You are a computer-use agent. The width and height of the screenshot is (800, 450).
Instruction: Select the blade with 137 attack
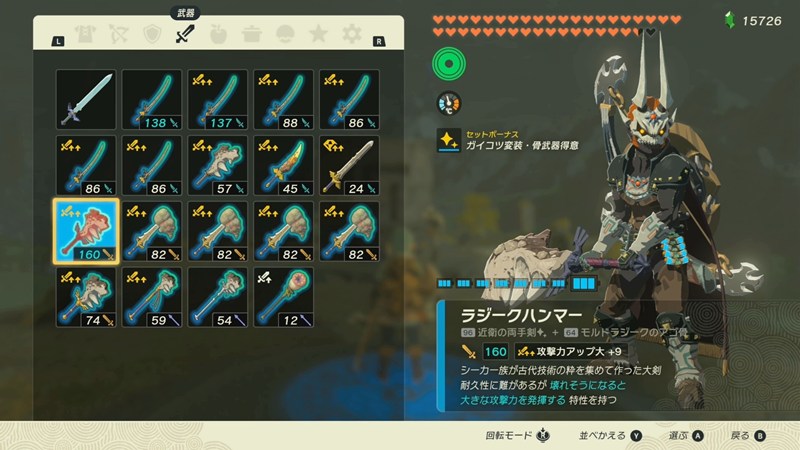(x=218, y=98)
